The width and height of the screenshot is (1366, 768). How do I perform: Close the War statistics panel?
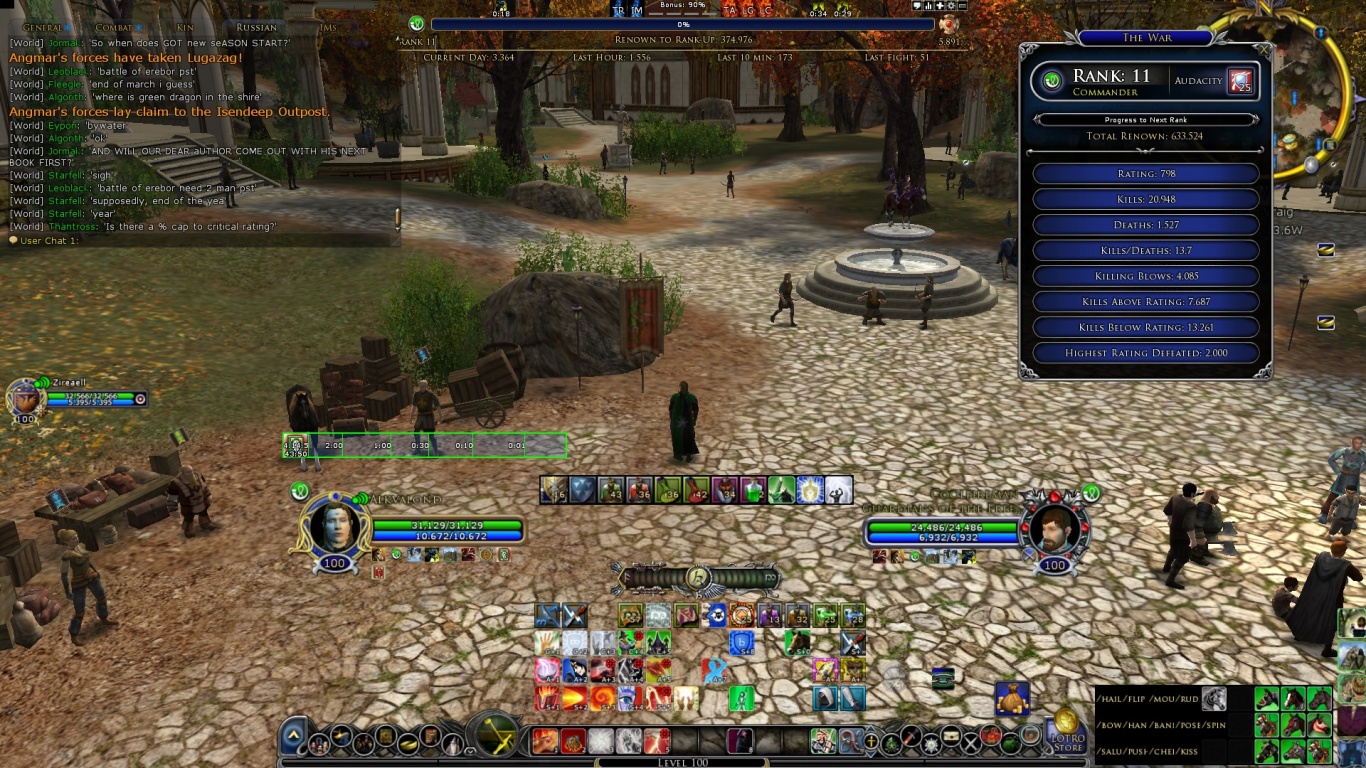[1262, 48]
